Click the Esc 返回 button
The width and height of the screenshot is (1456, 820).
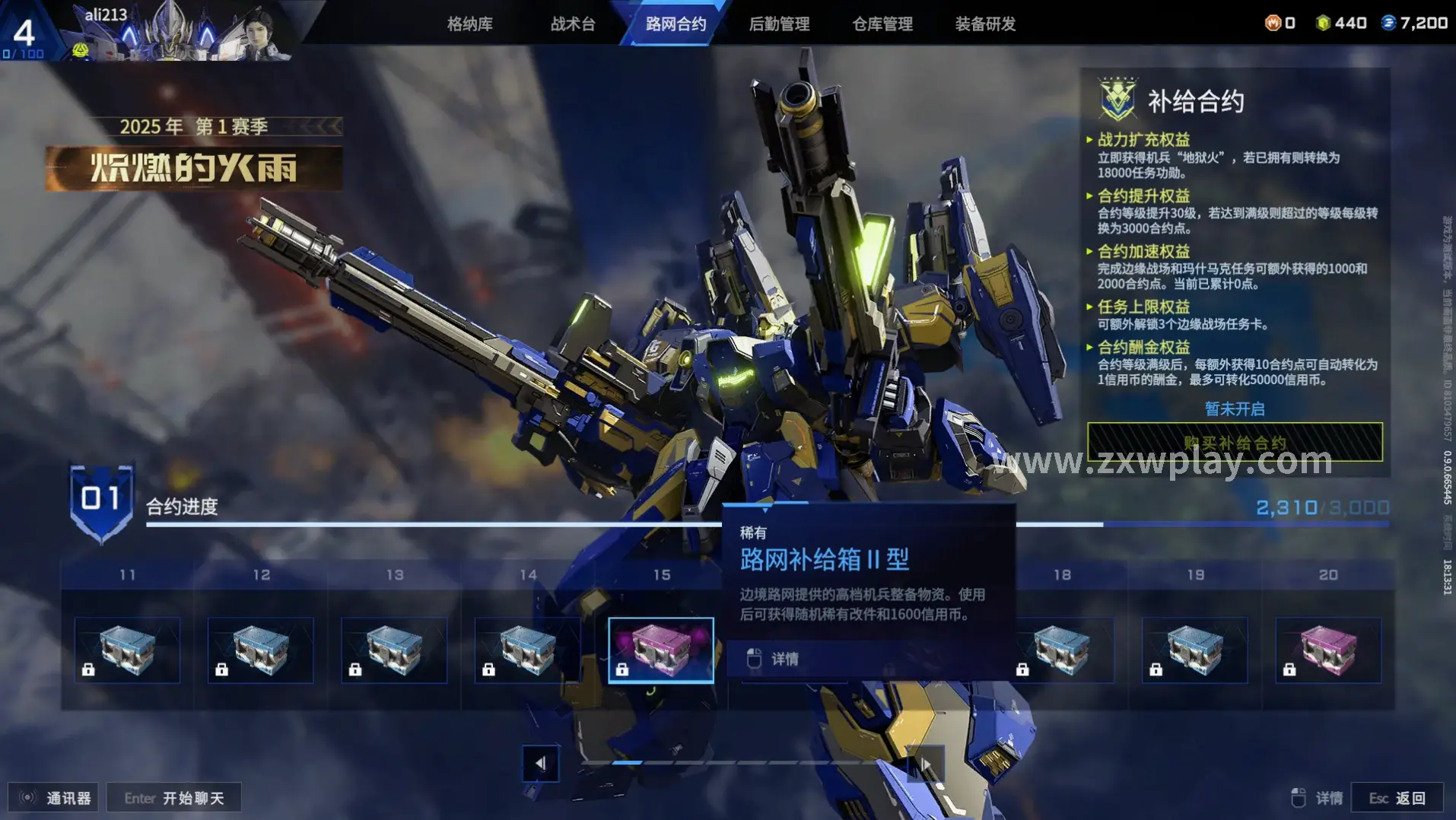pyautogui.click(x=1398, y=797)
